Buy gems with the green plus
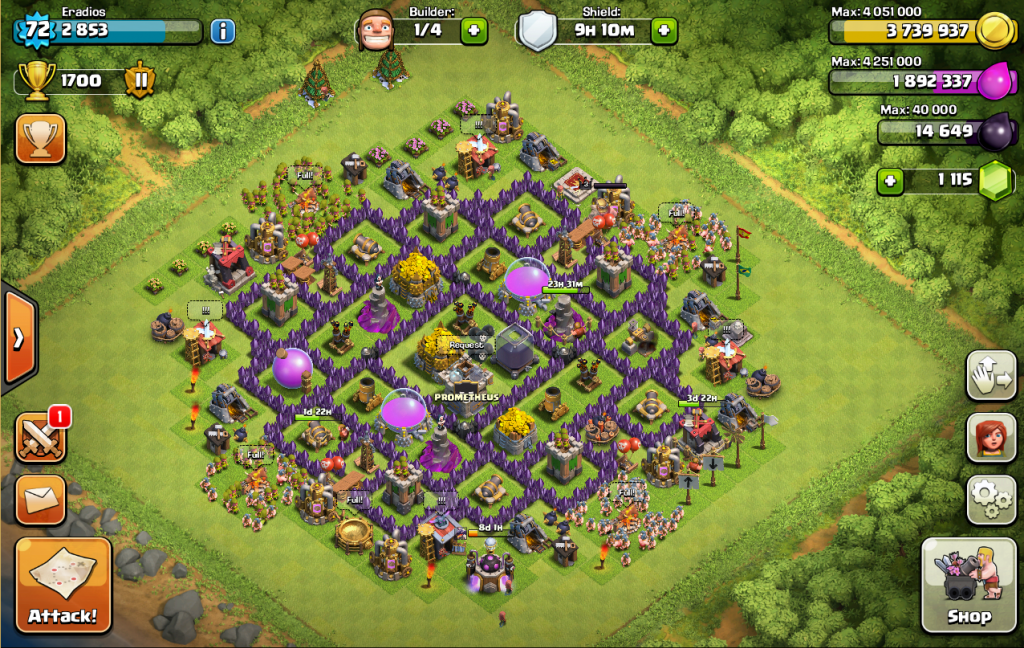This screenshot has height=648, width=1024. click(890, 182)
